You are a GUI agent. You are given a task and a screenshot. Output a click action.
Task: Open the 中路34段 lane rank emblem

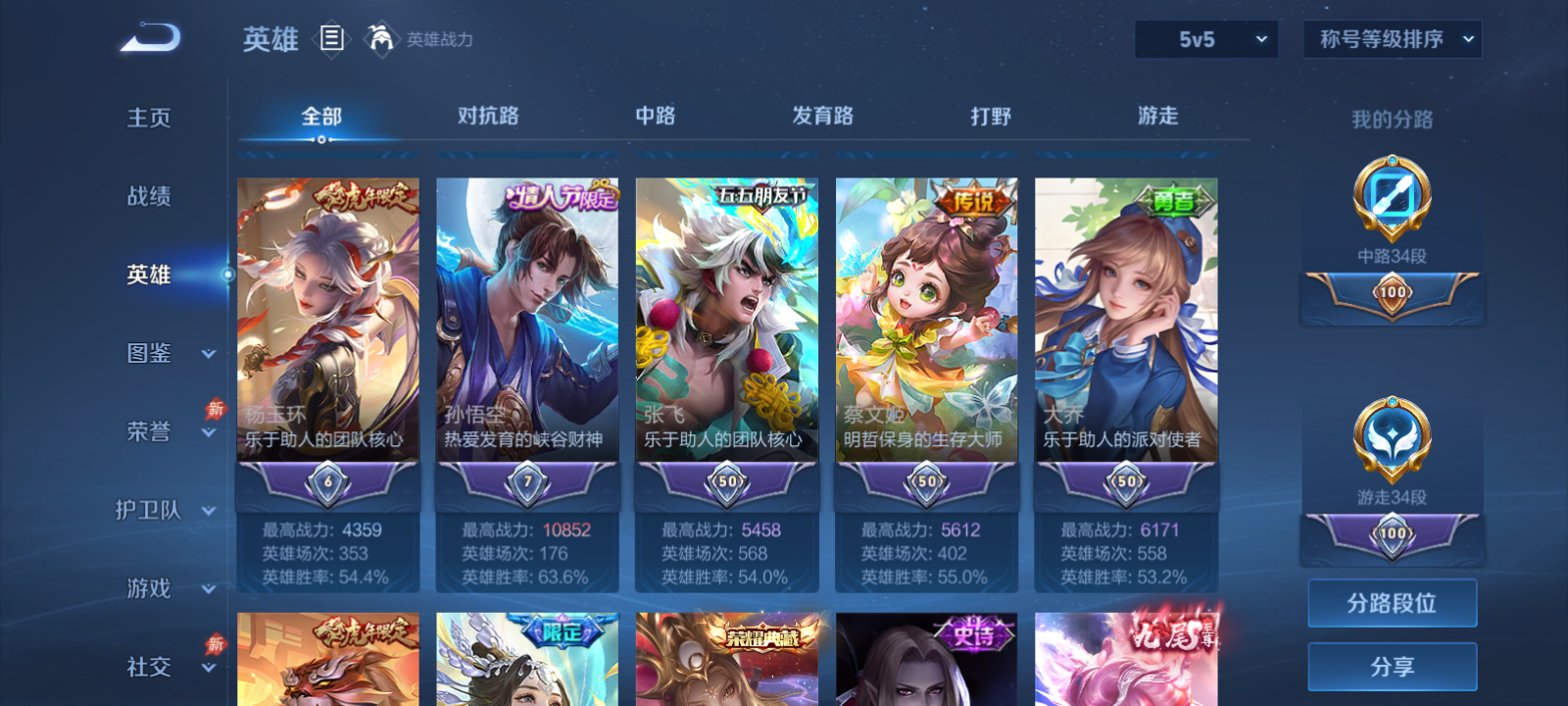tap(1393, 196)
